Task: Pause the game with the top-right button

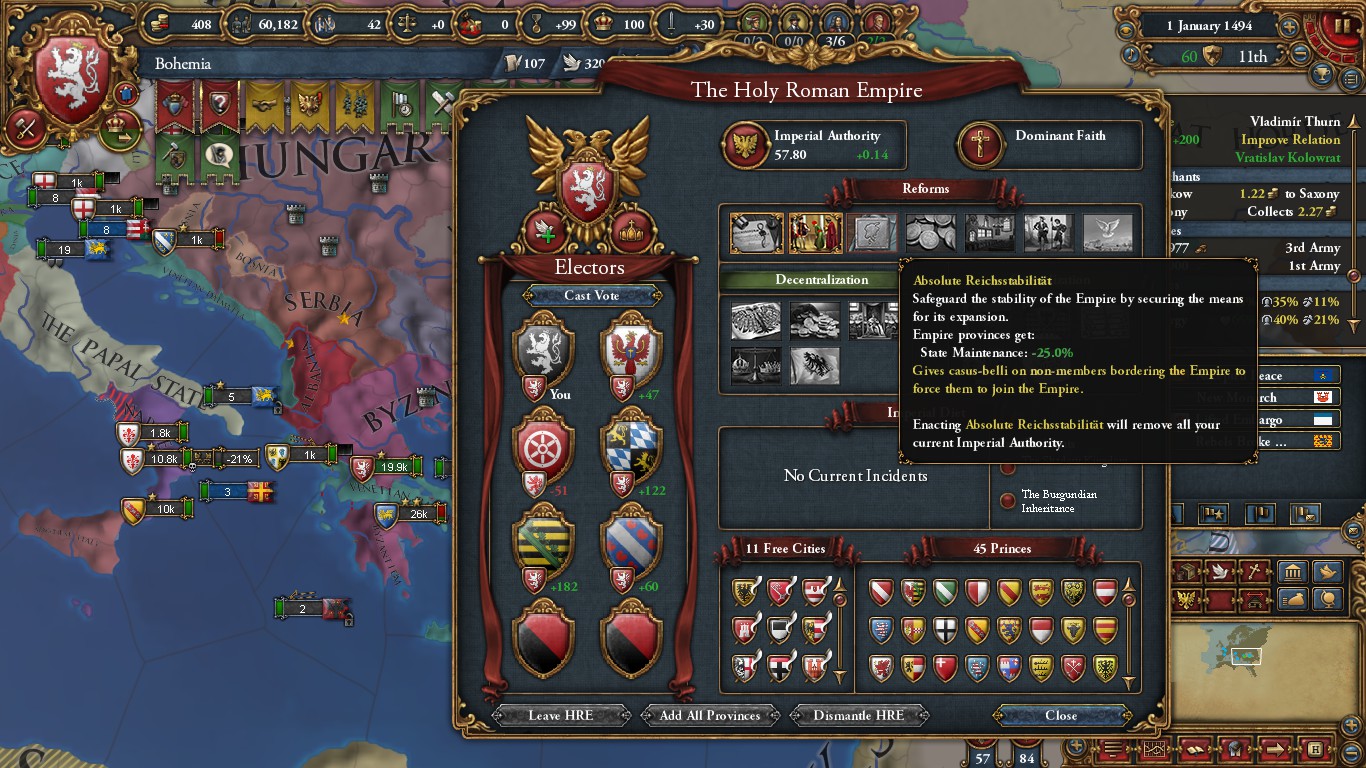Action: click(1336, 26)
